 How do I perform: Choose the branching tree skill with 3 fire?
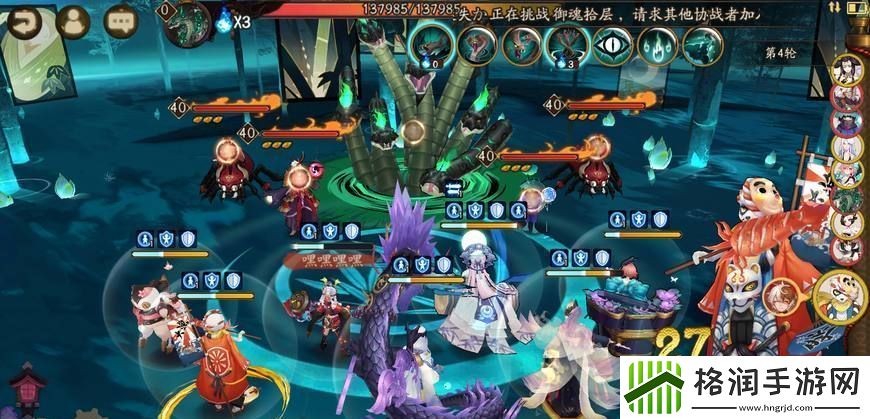pyautogui.click(x=567, y=45)
